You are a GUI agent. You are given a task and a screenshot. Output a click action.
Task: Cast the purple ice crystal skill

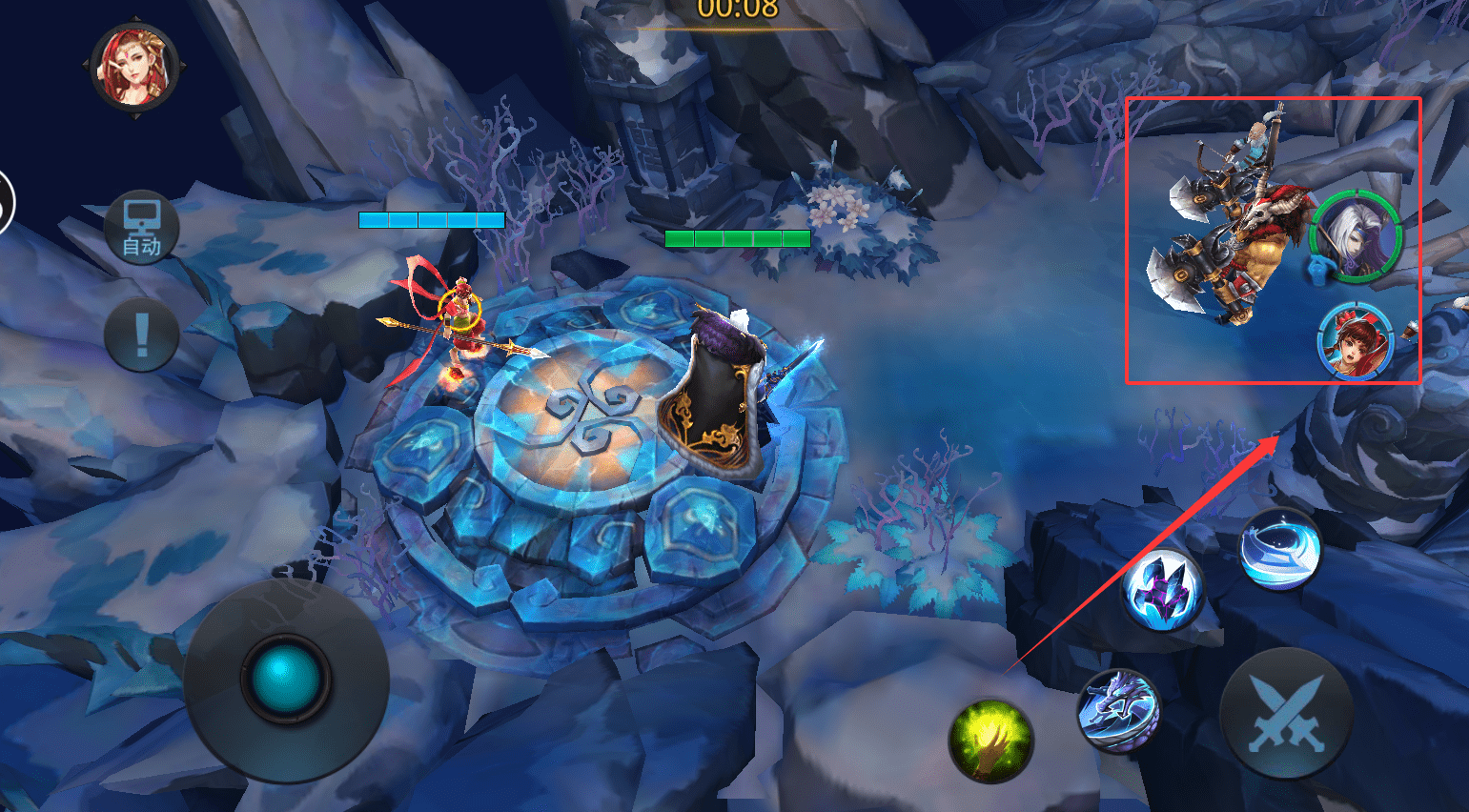click(1161, 590)
